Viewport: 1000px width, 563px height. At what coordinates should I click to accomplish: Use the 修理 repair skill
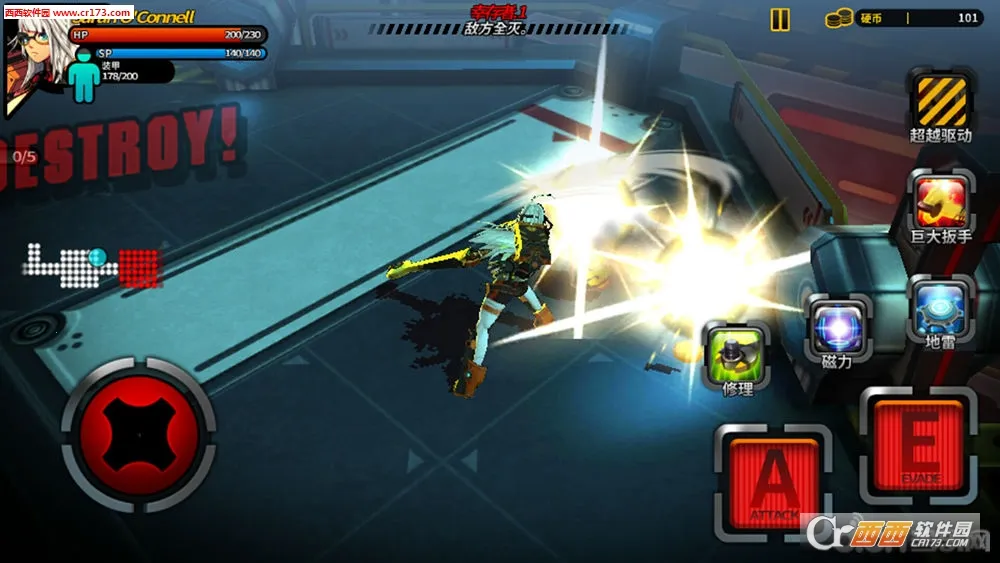coord(738,355)
